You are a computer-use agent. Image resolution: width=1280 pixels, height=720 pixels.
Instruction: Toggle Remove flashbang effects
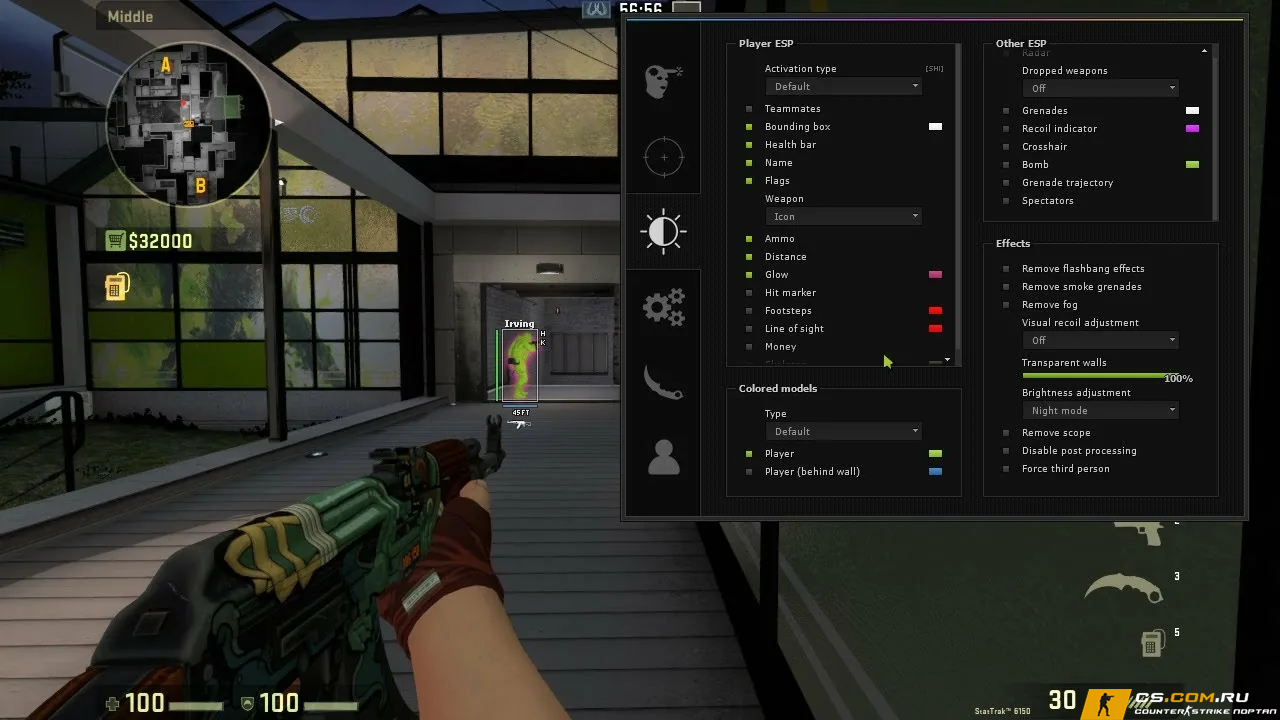tap(1006, 269)
